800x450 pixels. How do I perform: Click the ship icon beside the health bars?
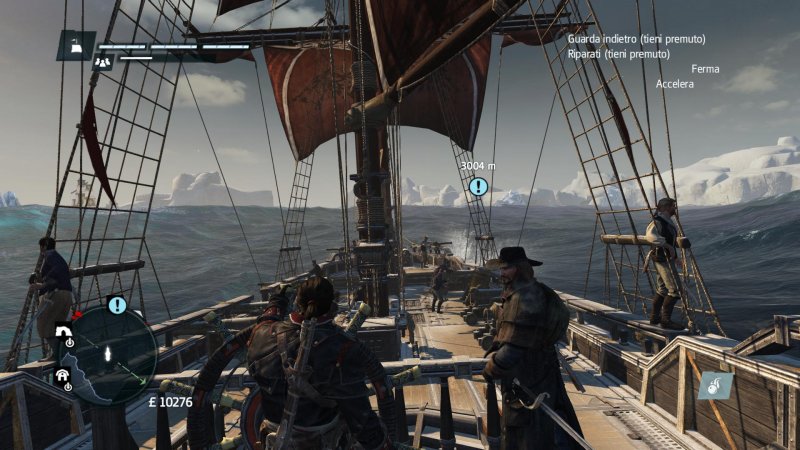point(76,44)
